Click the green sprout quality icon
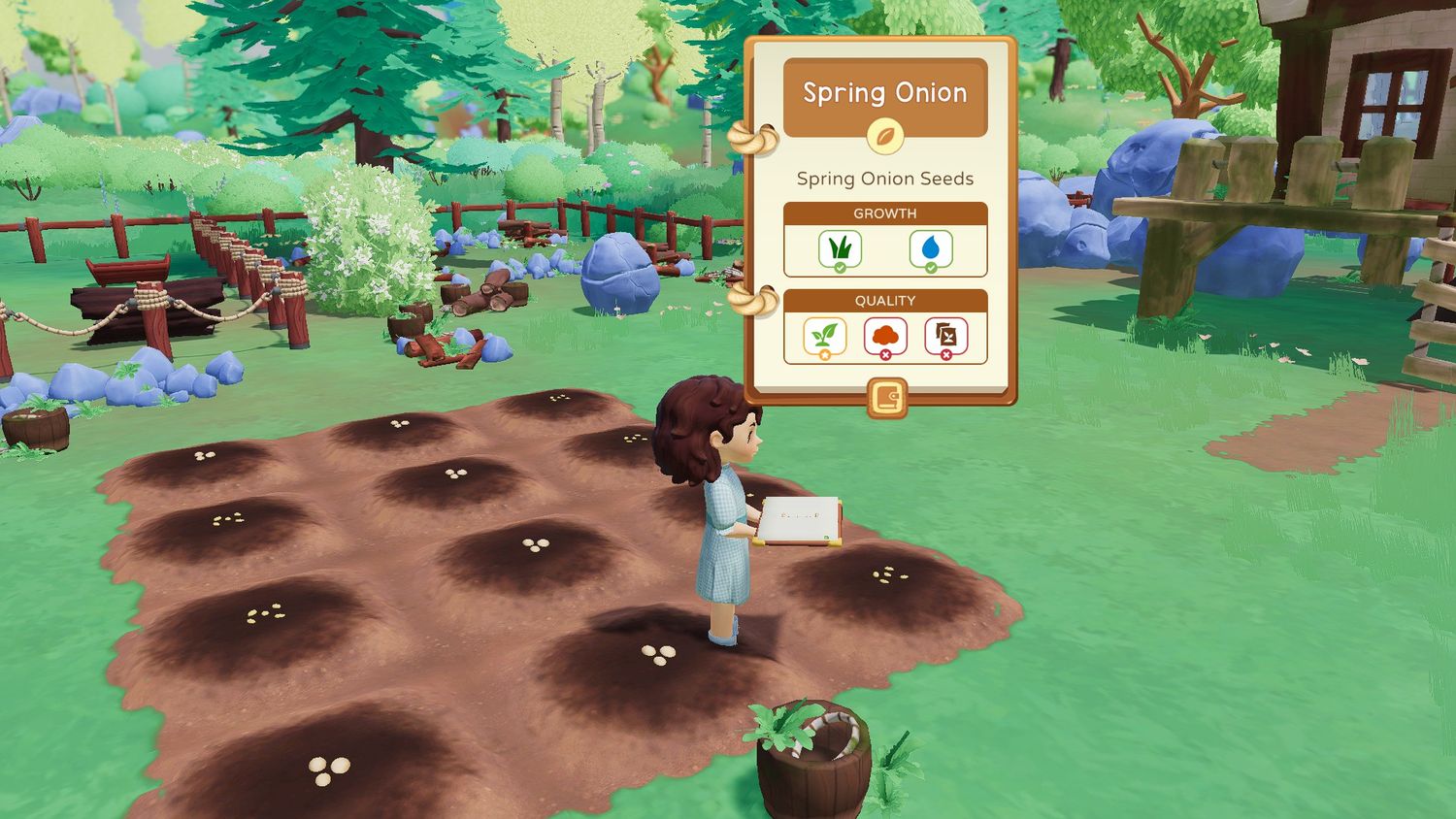Screen dimensions: 1456x819 click(x=824, y=337)
